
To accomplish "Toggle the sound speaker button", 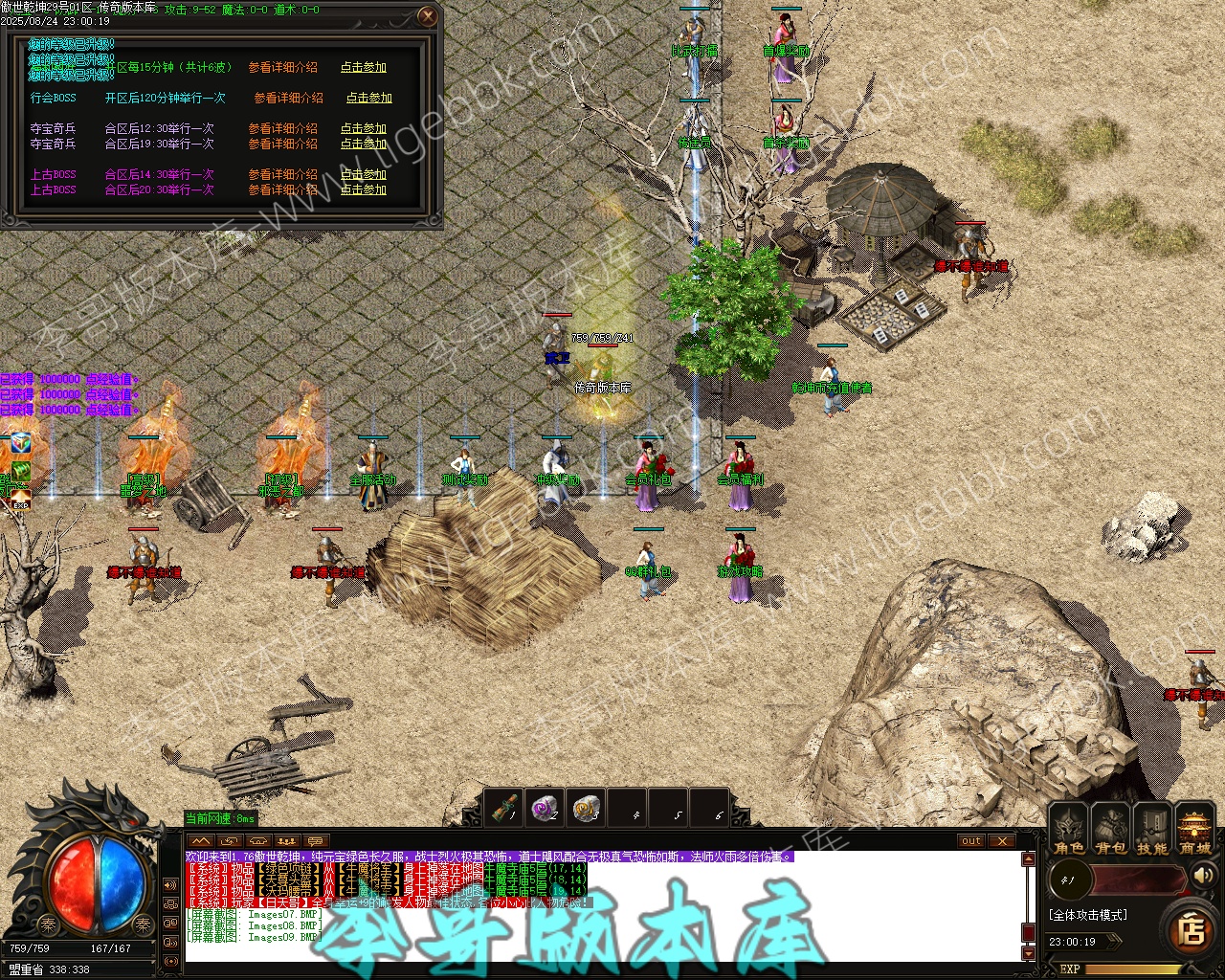I will (1204, 875).
